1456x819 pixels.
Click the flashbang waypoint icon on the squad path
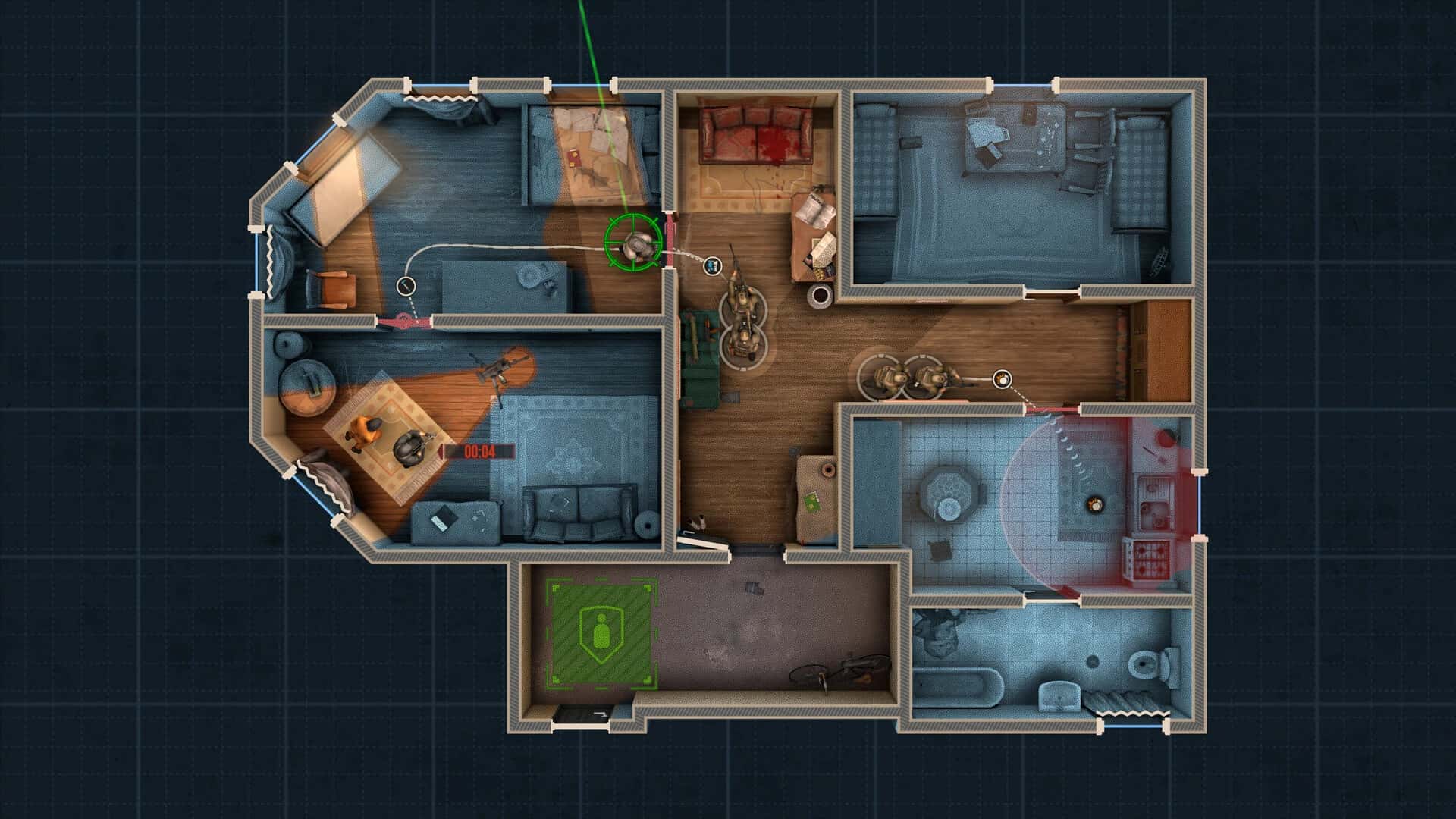(711, 265)
